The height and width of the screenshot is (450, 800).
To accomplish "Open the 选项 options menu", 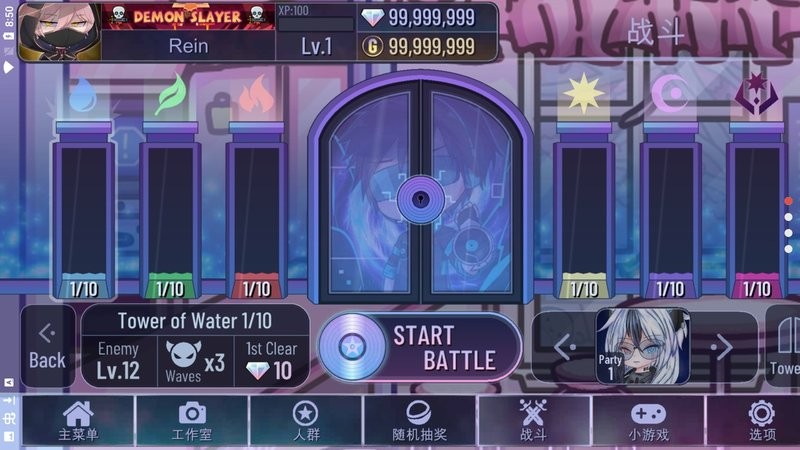I will coord(762,421).
